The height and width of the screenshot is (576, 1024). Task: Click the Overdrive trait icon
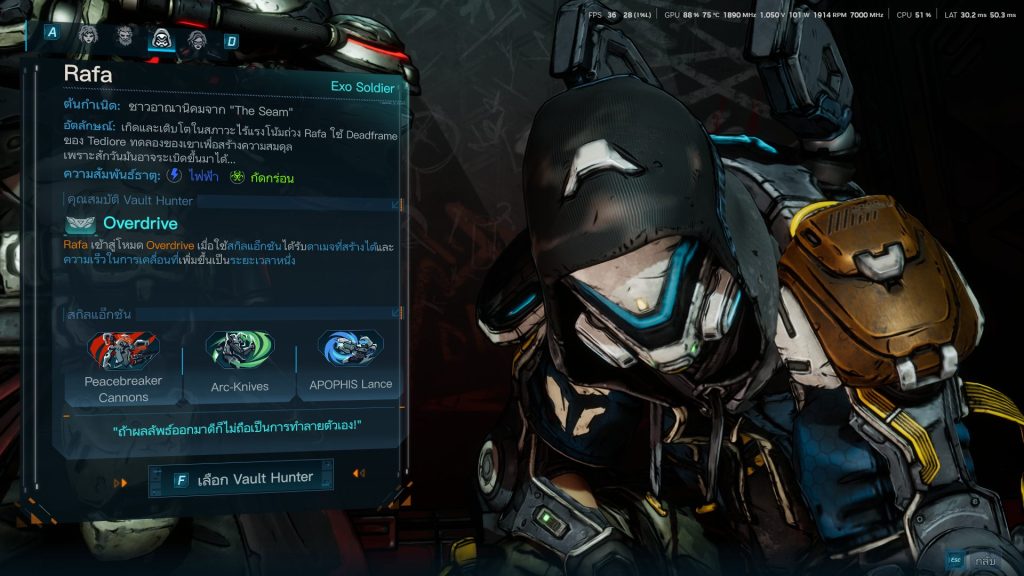80,225
